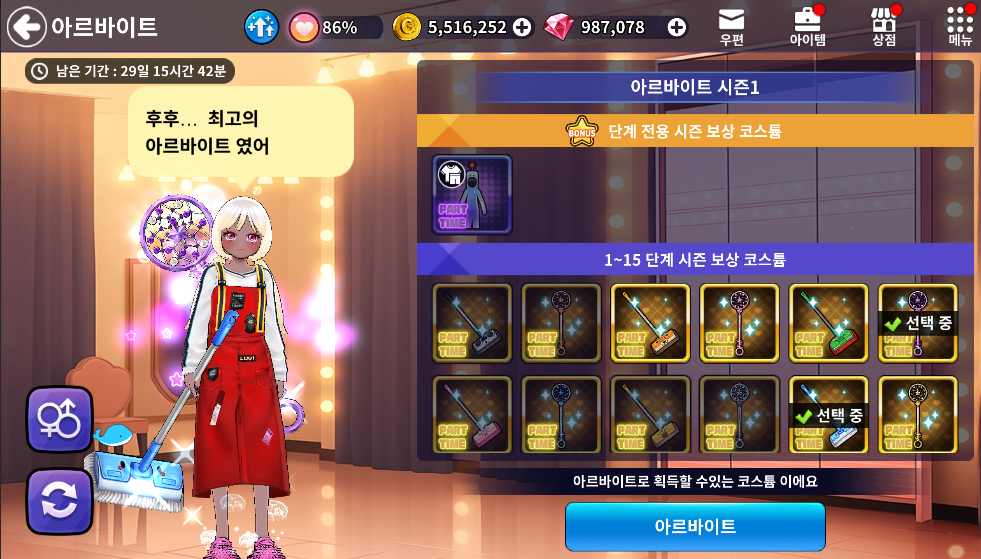Start the 아르바이트 part-time job
The image size is (981, 559).
[695, 526]
